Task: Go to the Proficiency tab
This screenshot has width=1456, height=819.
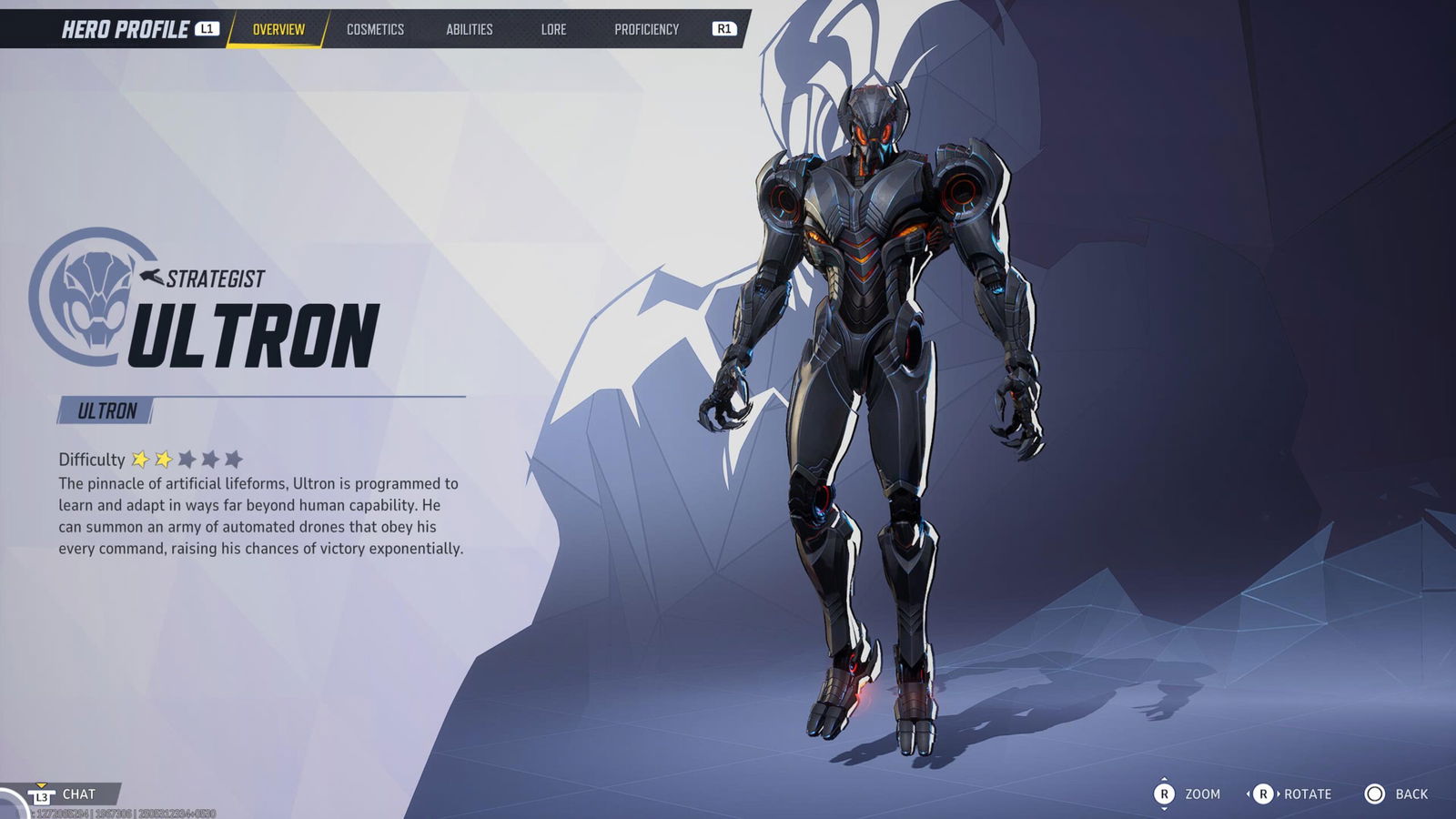Action: tap(646, 29)
